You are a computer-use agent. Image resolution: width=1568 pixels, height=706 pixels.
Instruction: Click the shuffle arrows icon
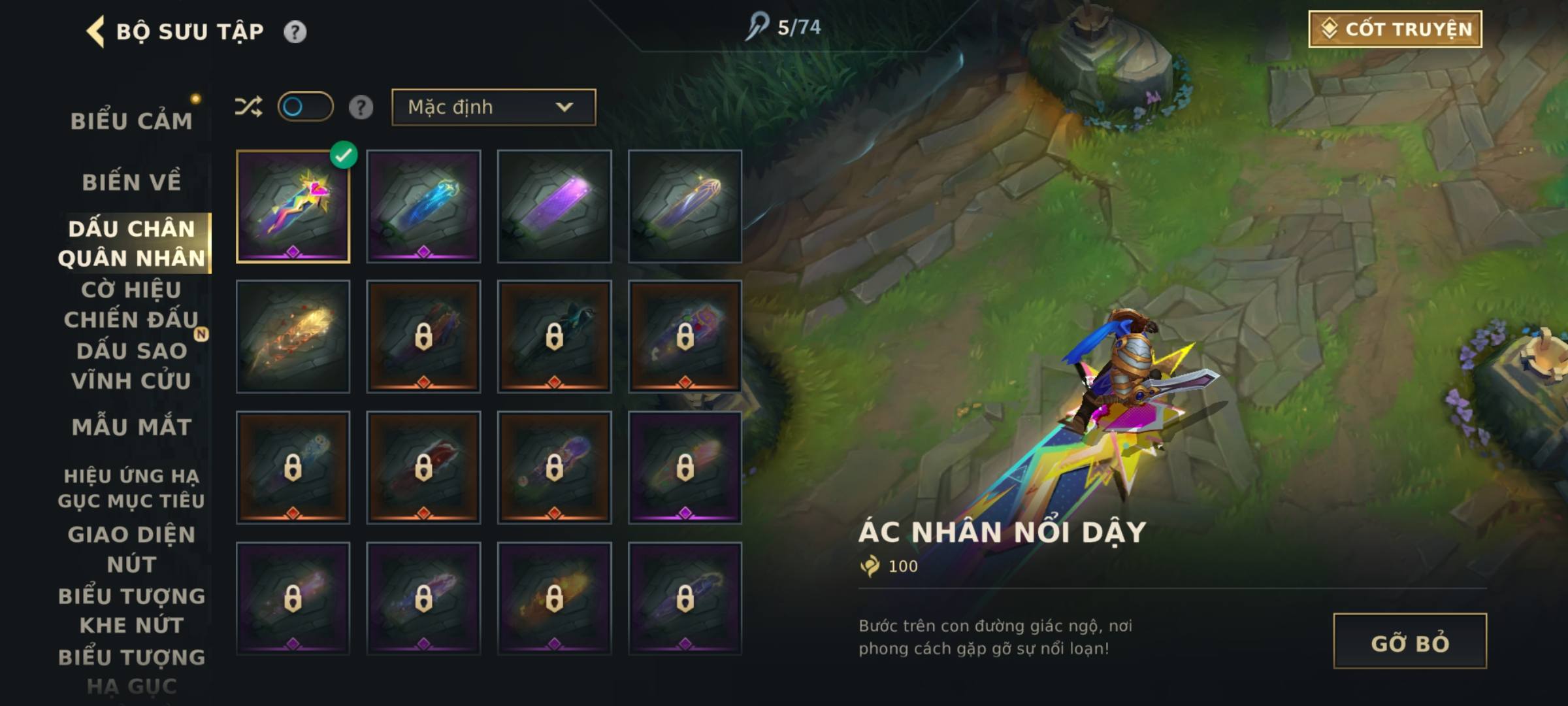point(248,107)
